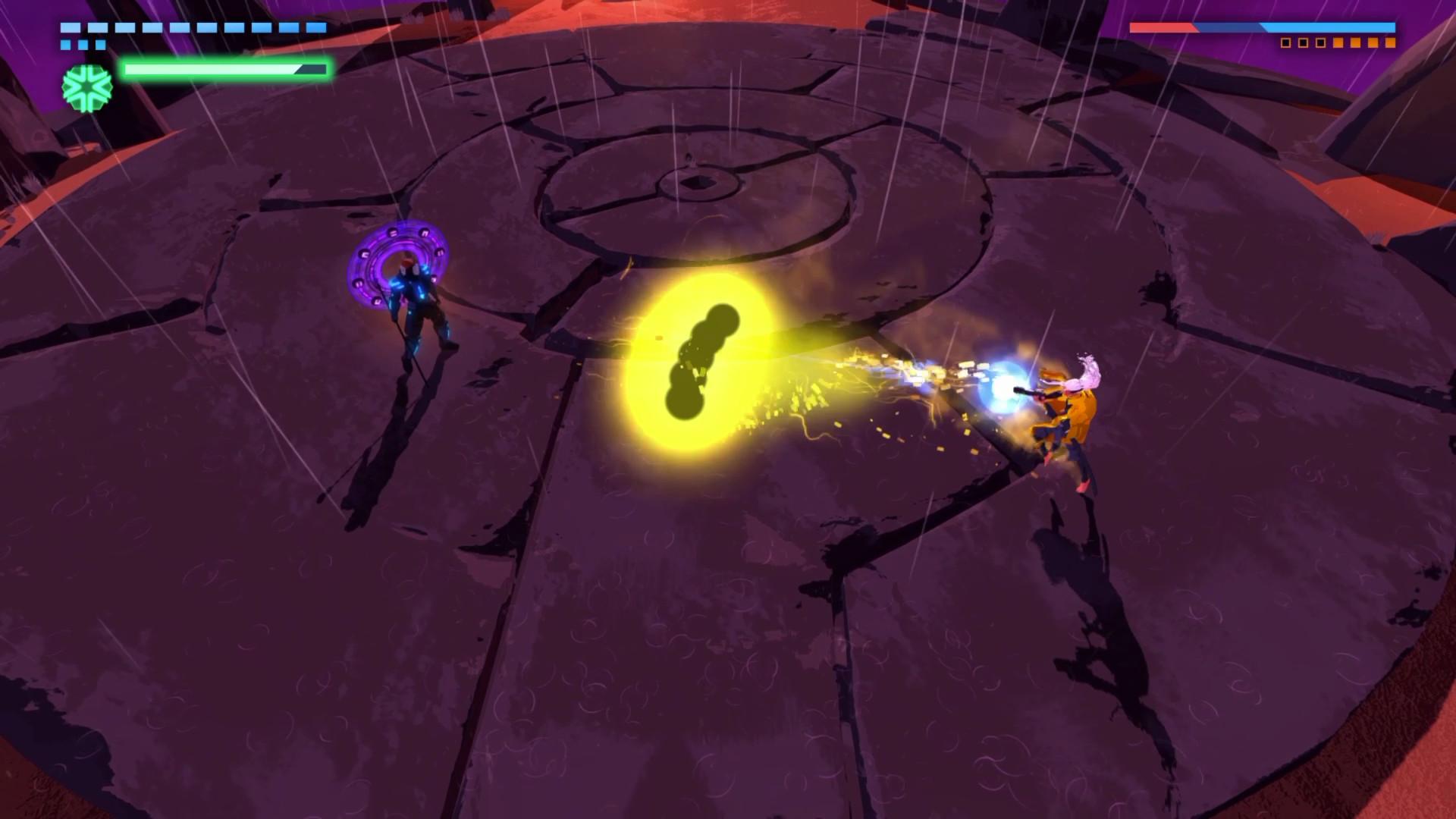Select the leftmost empty orange phase square

click(x=1287, y=42)
